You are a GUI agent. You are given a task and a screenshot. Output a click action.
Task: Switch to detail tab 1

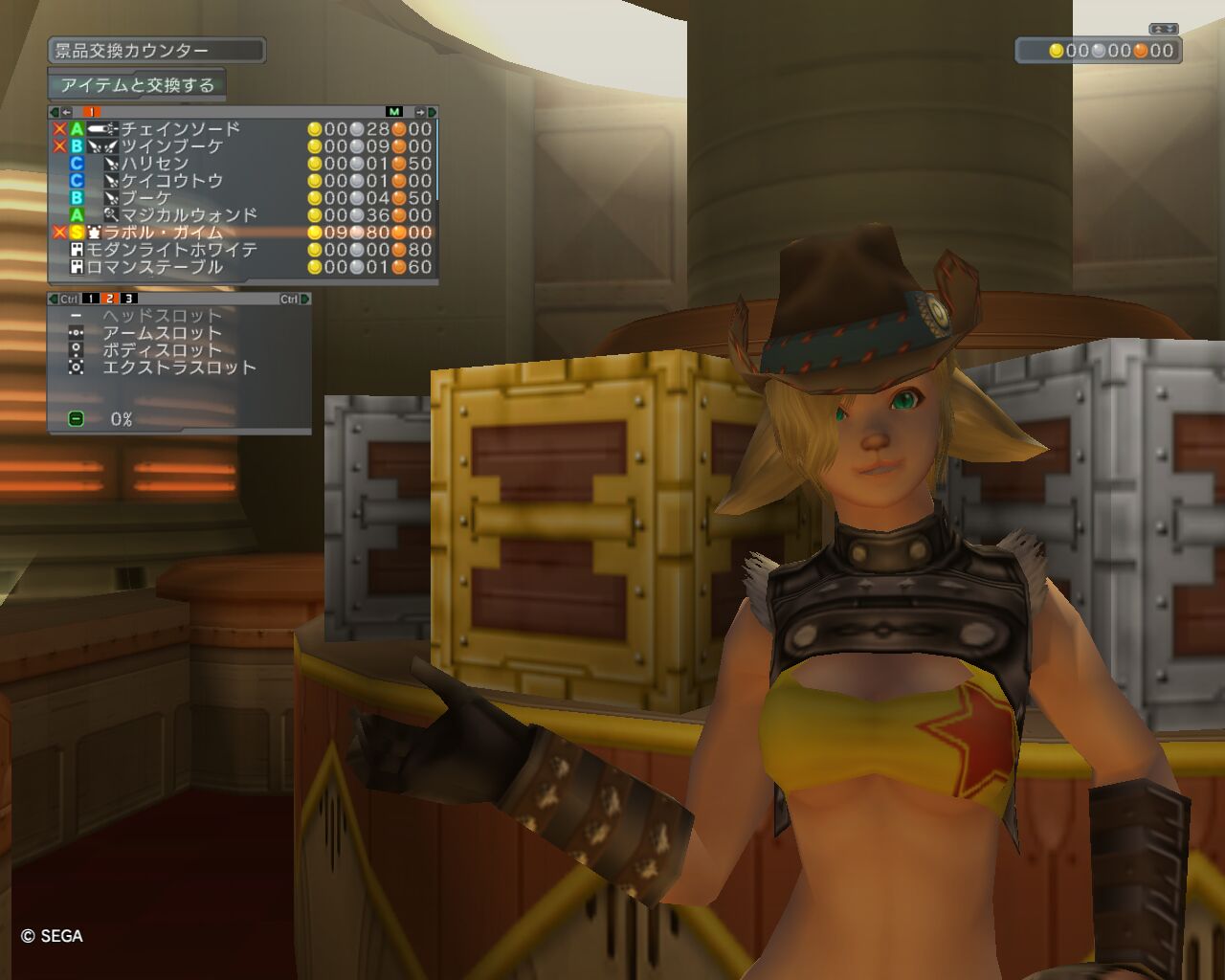pos(90,300)
